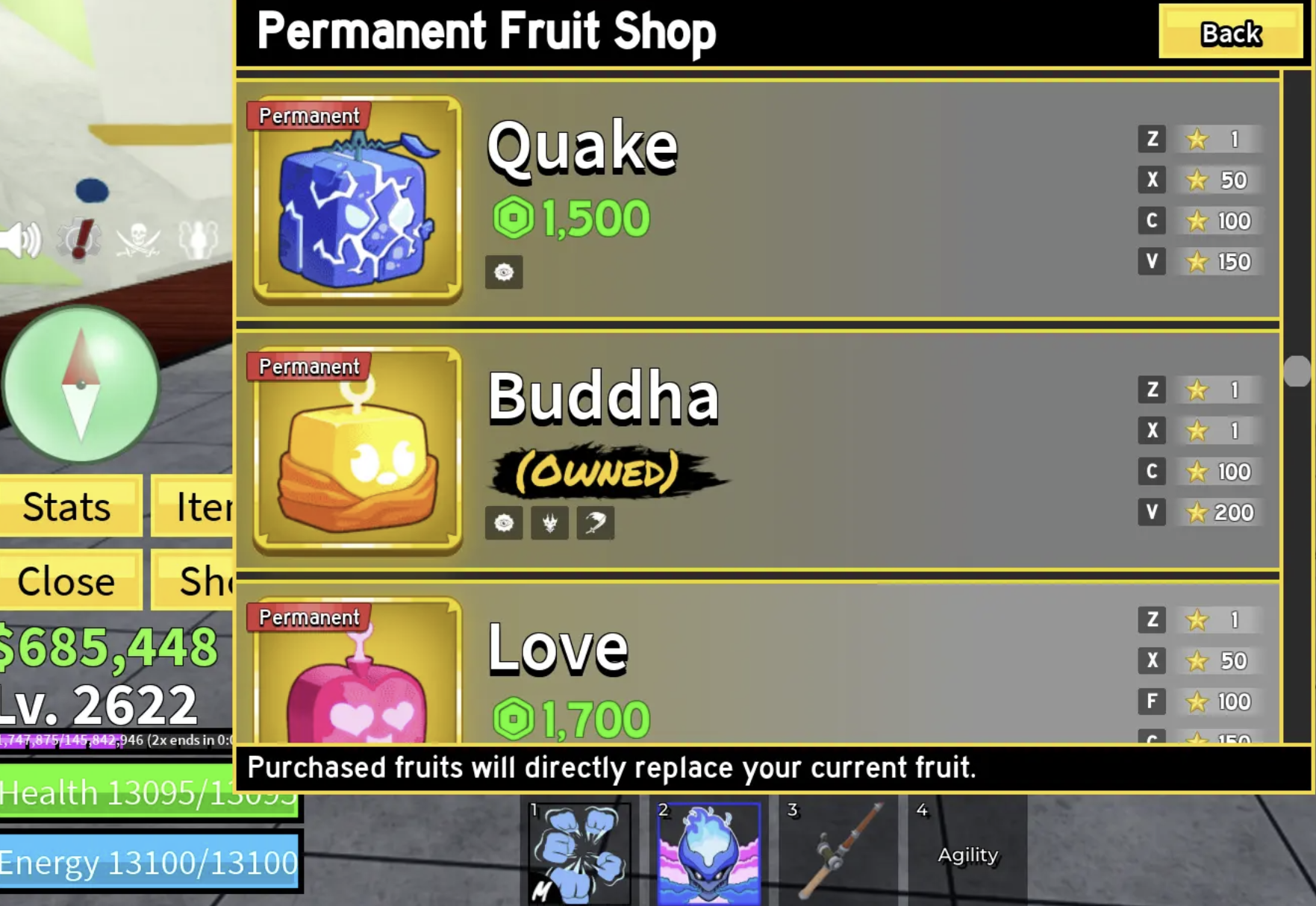1316x906 pixels.
Task: Select the dragon icon under Buddha
Action: (x=549, y=522)
